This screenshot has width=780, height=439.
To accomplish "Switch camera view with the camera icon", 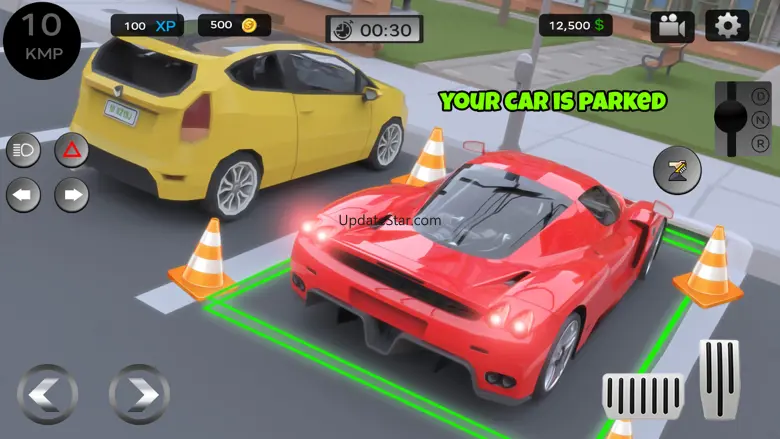I will click(x=672, y=27).
